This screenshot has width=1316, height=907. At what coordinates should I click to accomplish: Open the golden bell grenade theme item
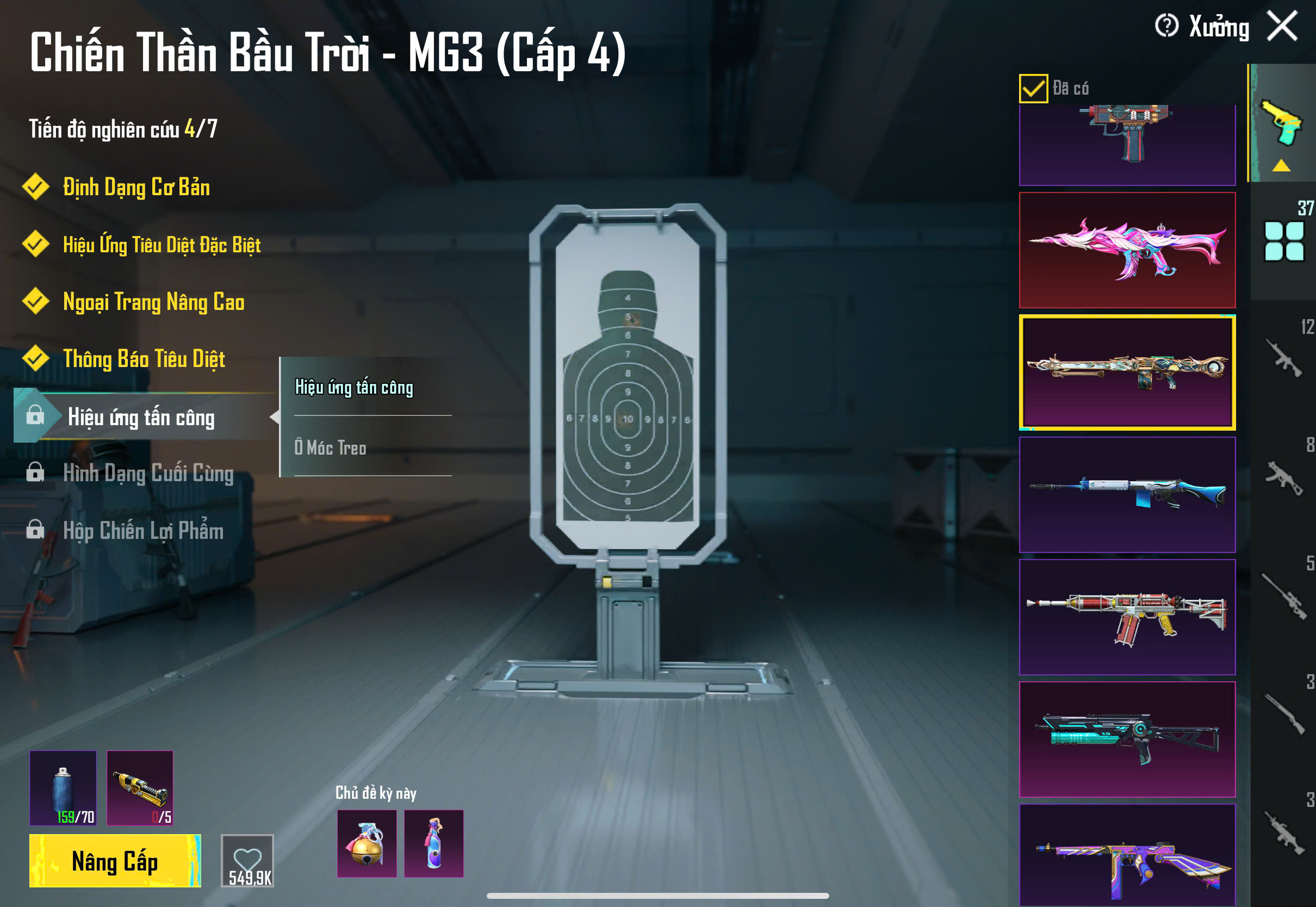[367, 843]
